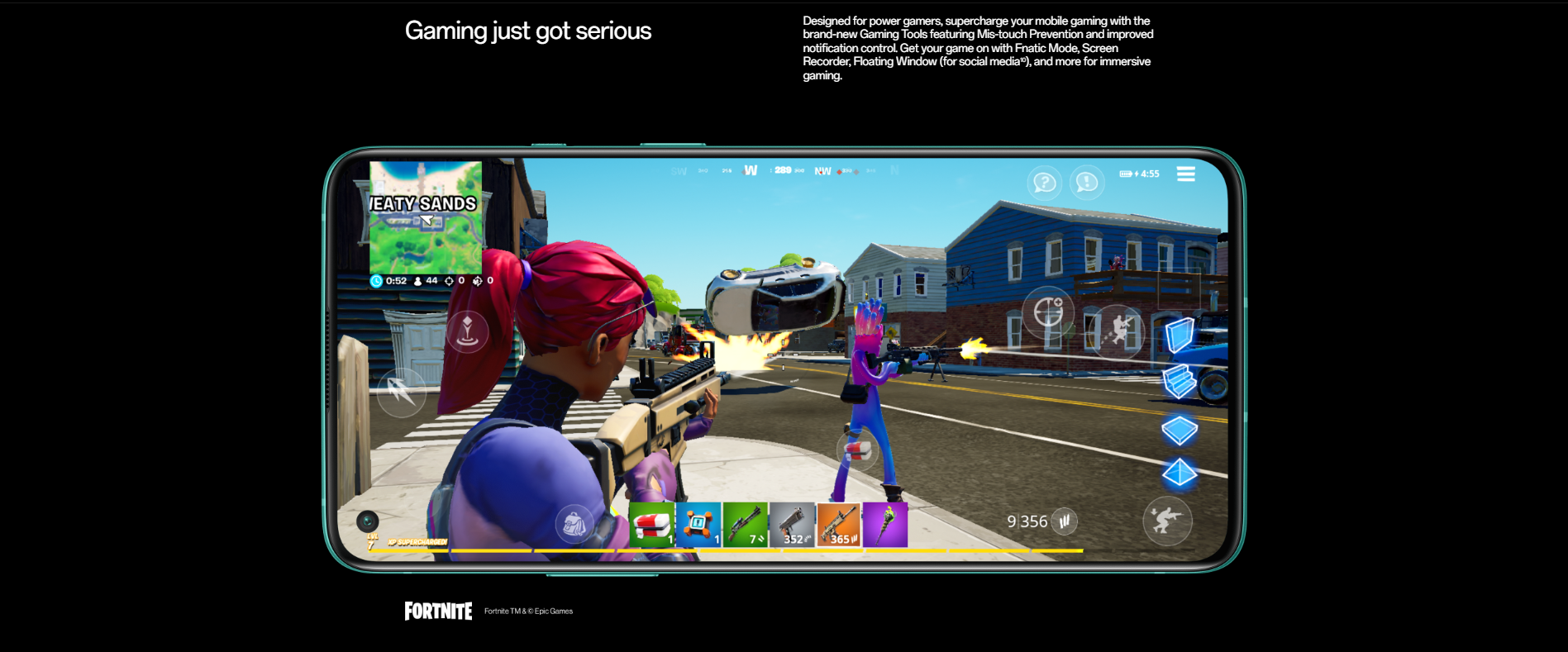Build a stairs piece
Viewport: 1568px width, 652px height.
[1180, 382]
